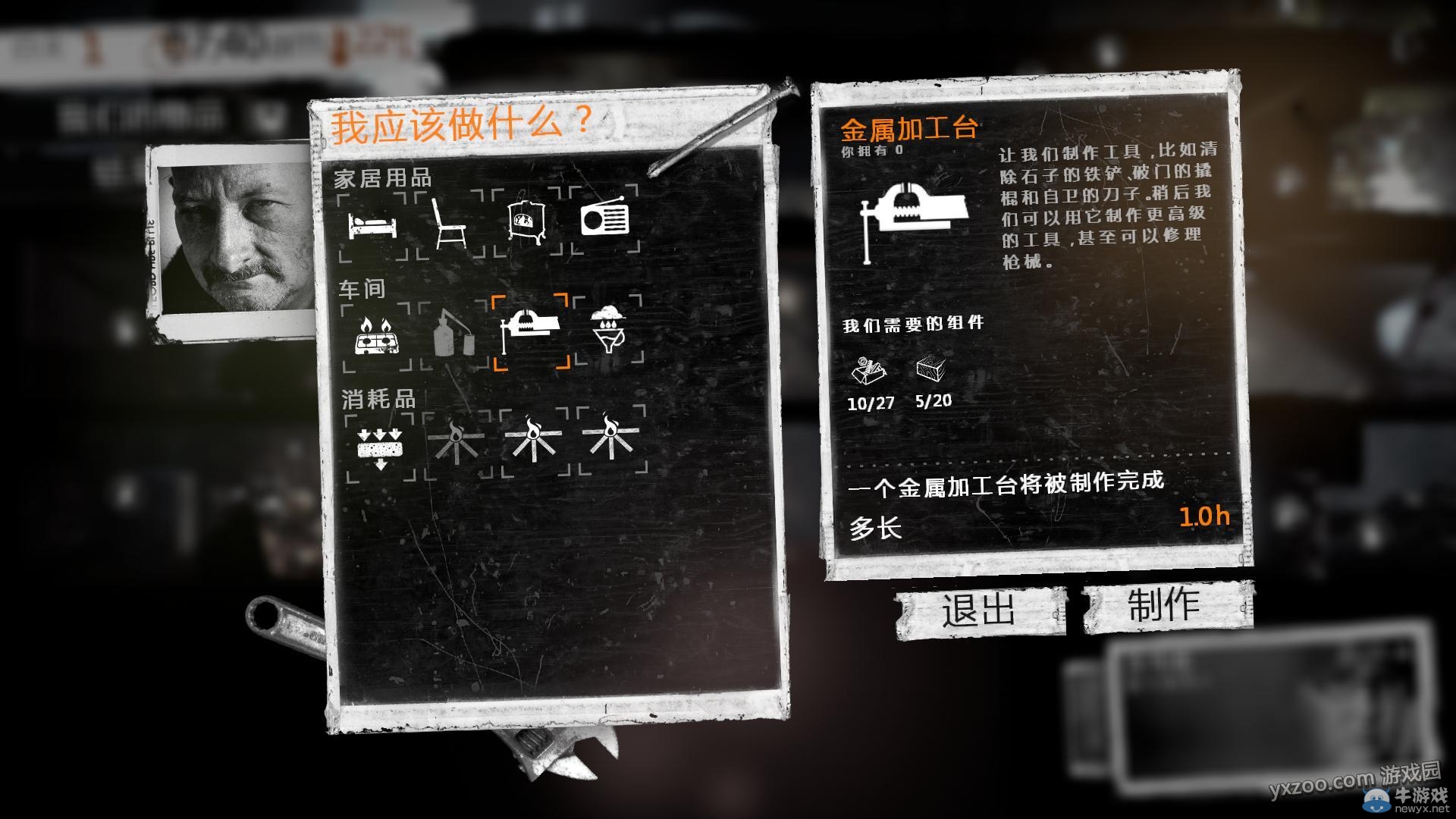Viewport: 1456px width, 819px height.
Task: Select the chair crafting icon
Action: click(x=451, y=224)
